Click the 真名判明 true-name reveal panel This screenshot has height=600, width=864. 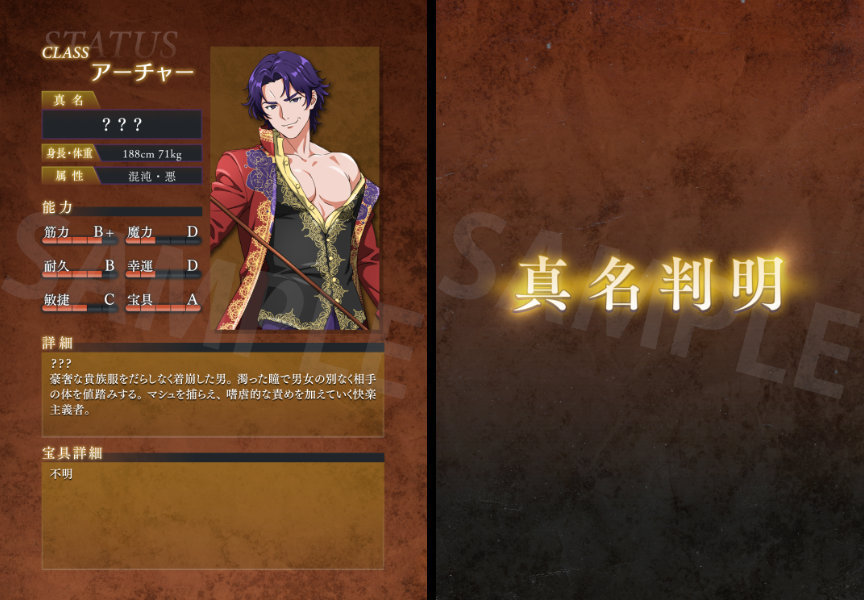[x=650, y=285]
